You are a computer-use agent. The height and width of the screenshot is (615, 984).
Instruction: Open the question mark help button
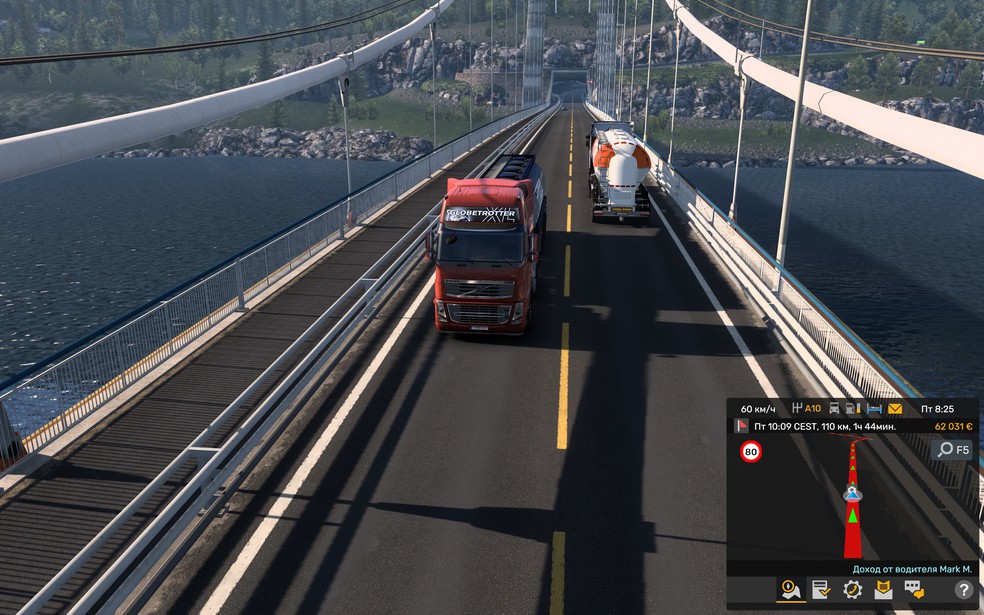click(963, 590)
